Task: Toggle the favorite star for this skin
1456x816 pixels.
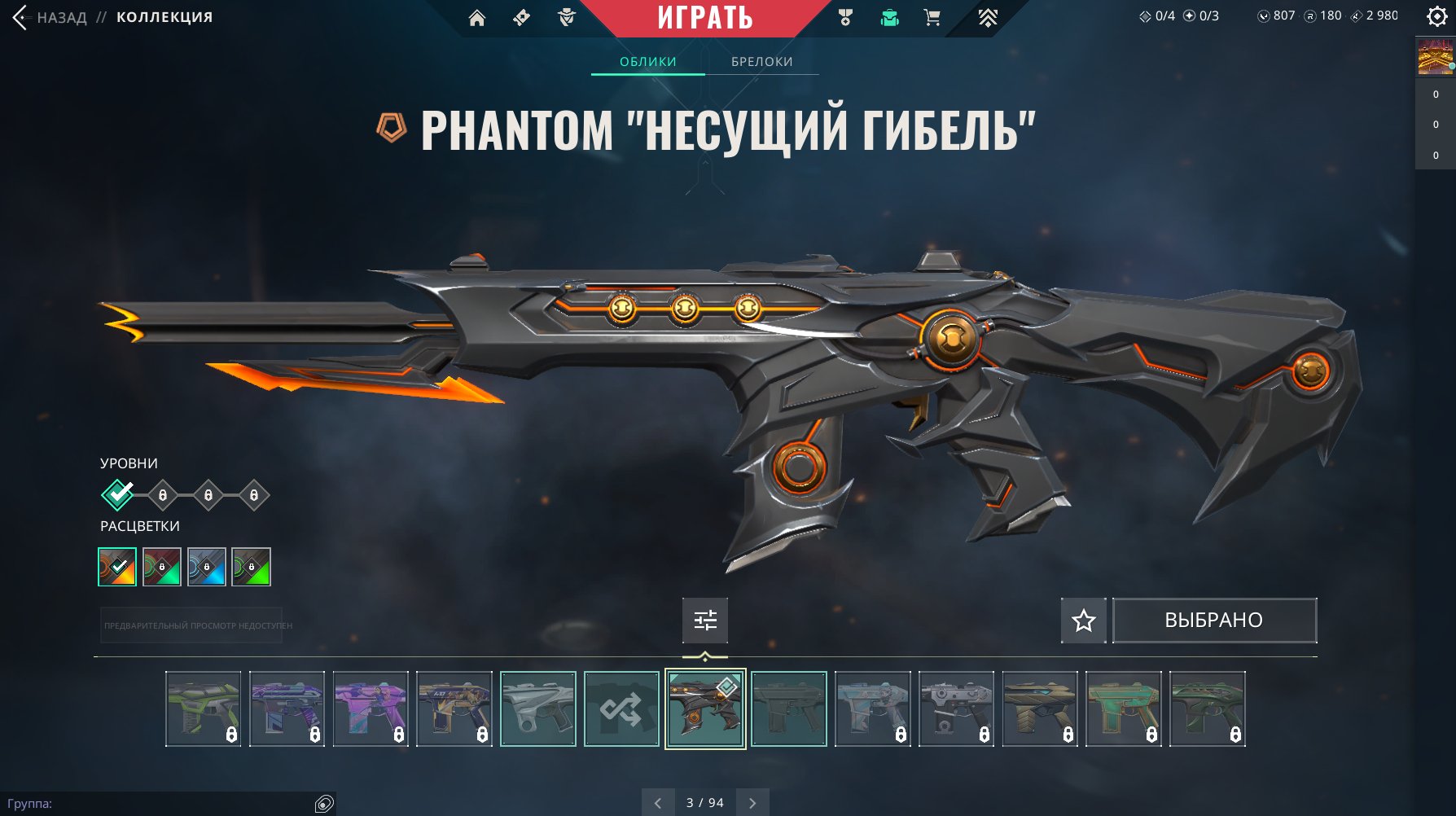Action: pyautogui.click(x=1083, y=620)
